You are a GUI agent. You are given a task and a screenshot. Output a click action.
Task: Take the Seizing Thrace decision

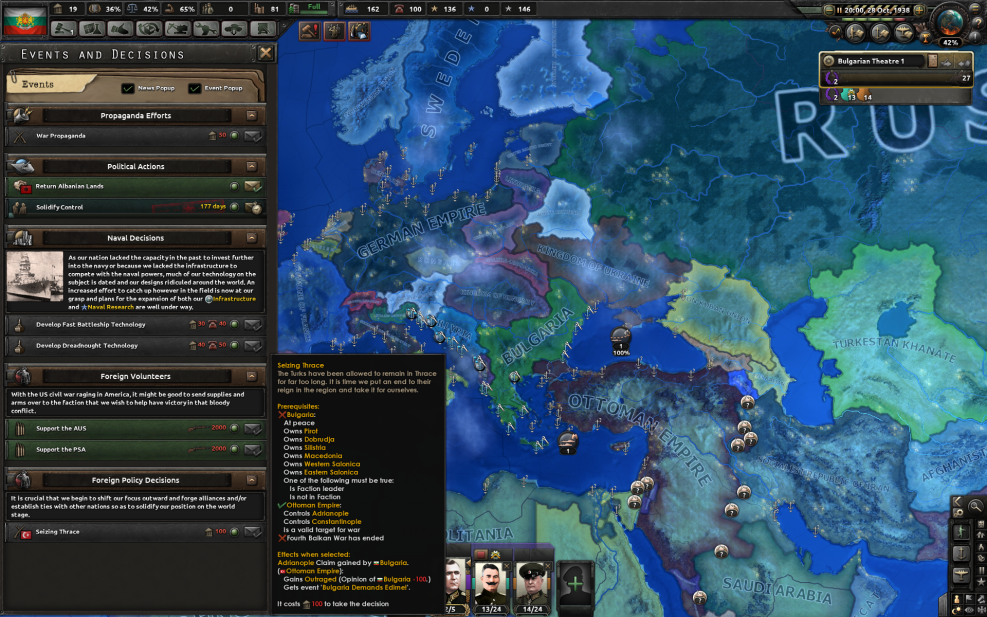click(252, 532)
